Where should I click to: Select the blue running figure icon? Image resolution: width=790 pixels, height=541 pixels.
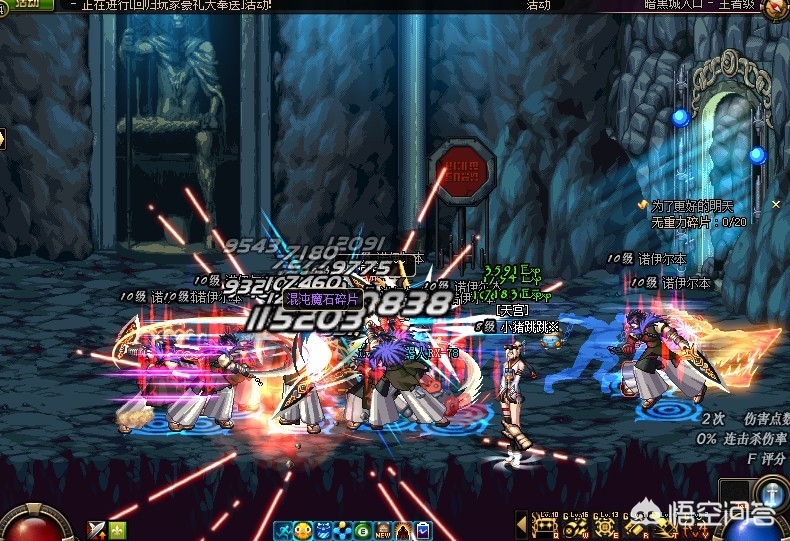[x=285, y=529]
